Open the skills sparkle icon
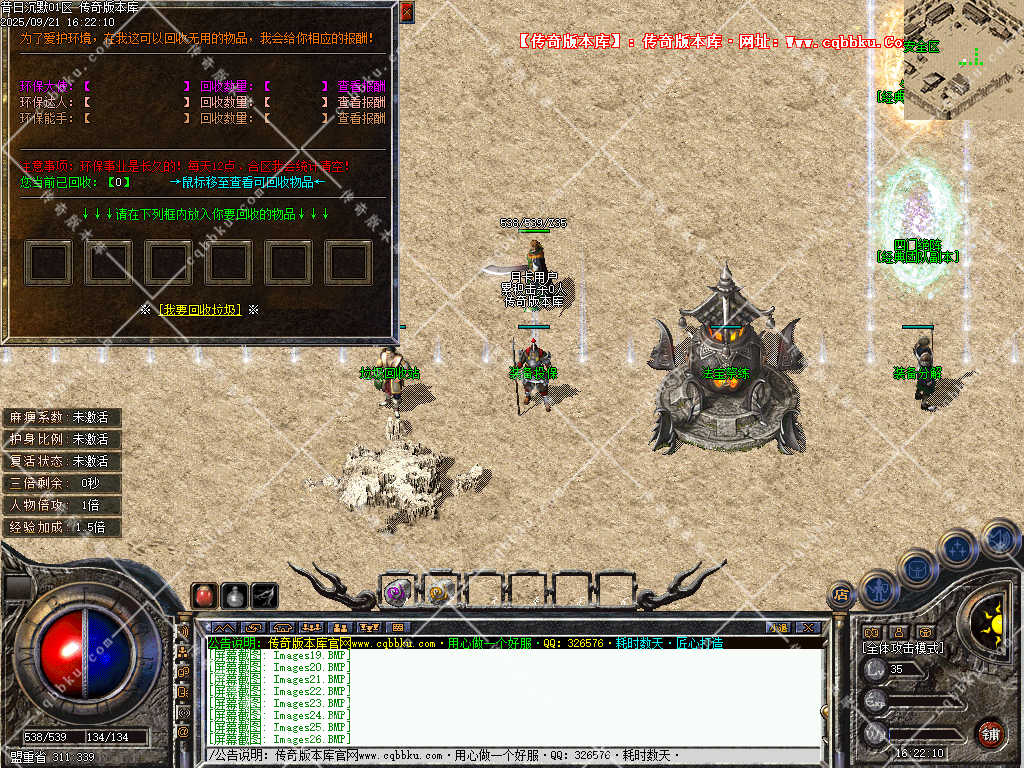Screen dimensions: 1024x768 pyautogui.click(x=957, y=548)
